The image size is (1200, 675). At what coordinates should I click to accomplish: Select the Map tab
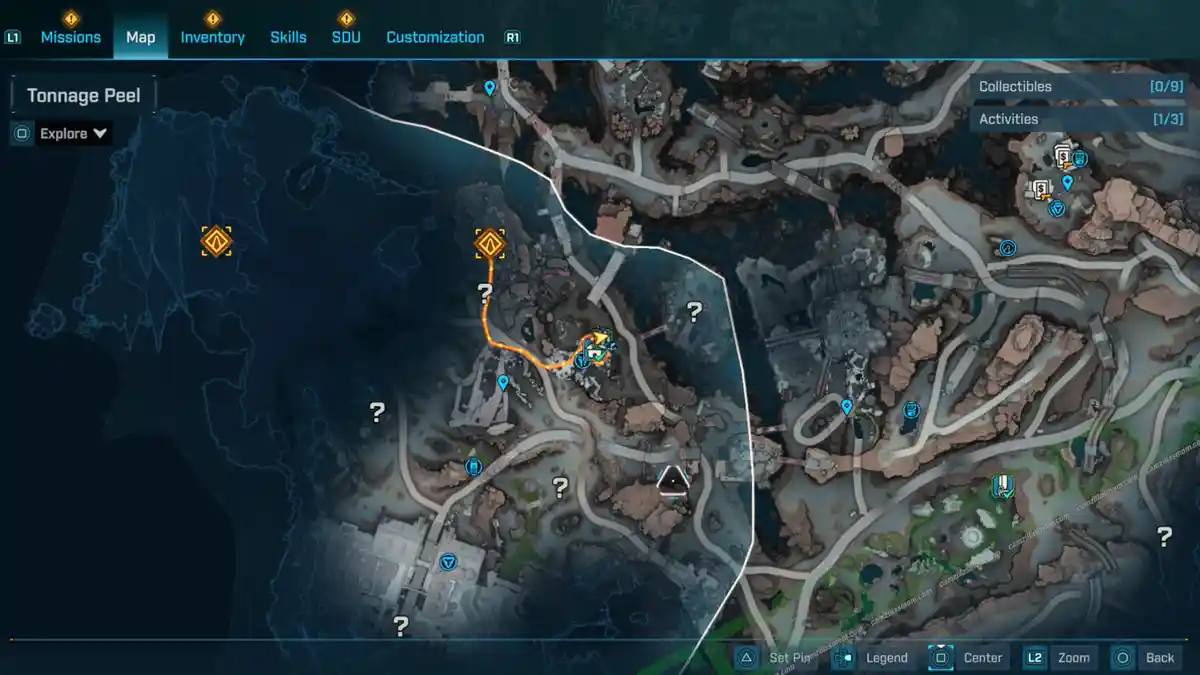click(140, 37)
